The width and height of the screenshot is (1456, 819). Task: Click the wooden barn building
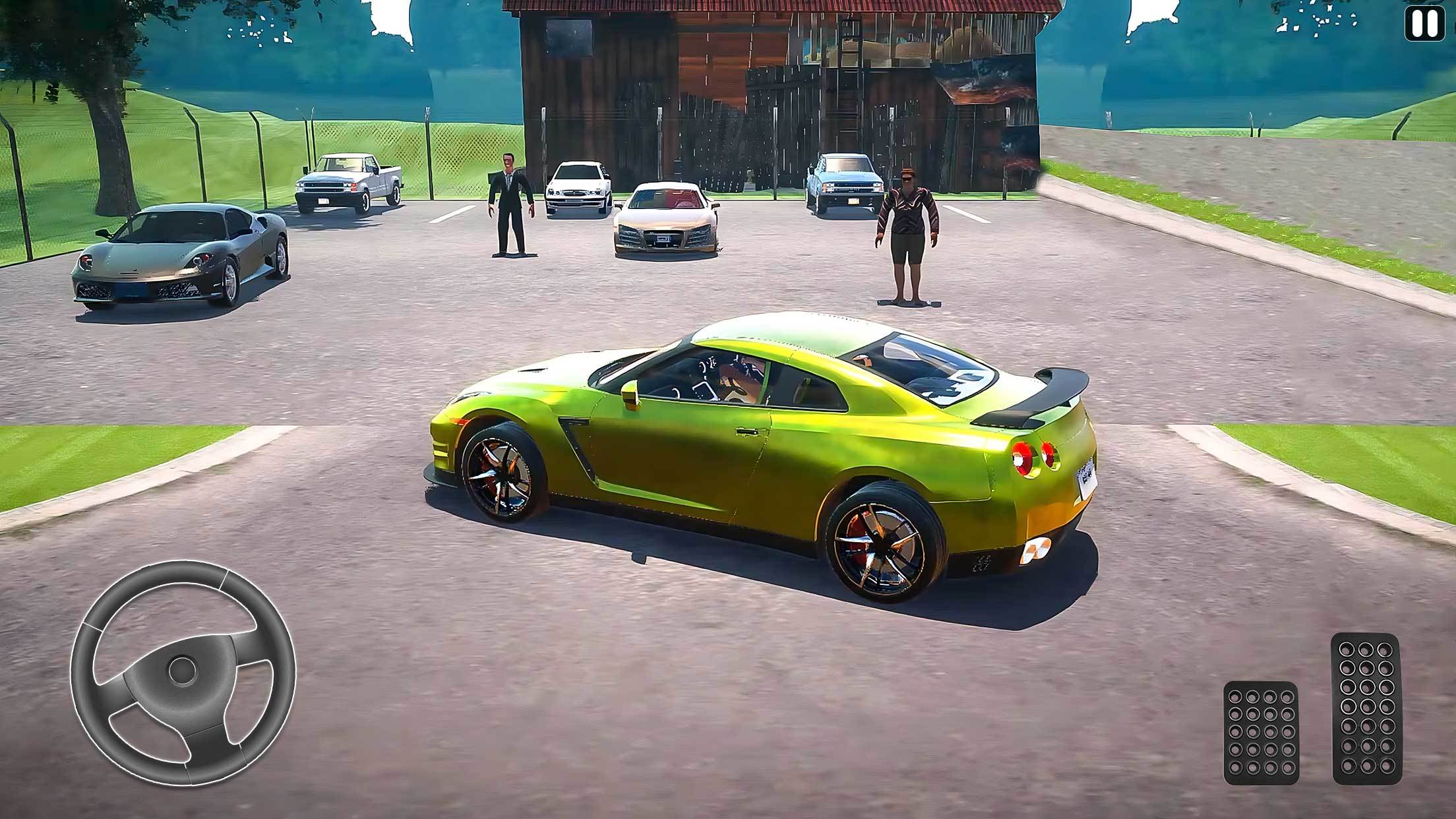coord(725,86)
